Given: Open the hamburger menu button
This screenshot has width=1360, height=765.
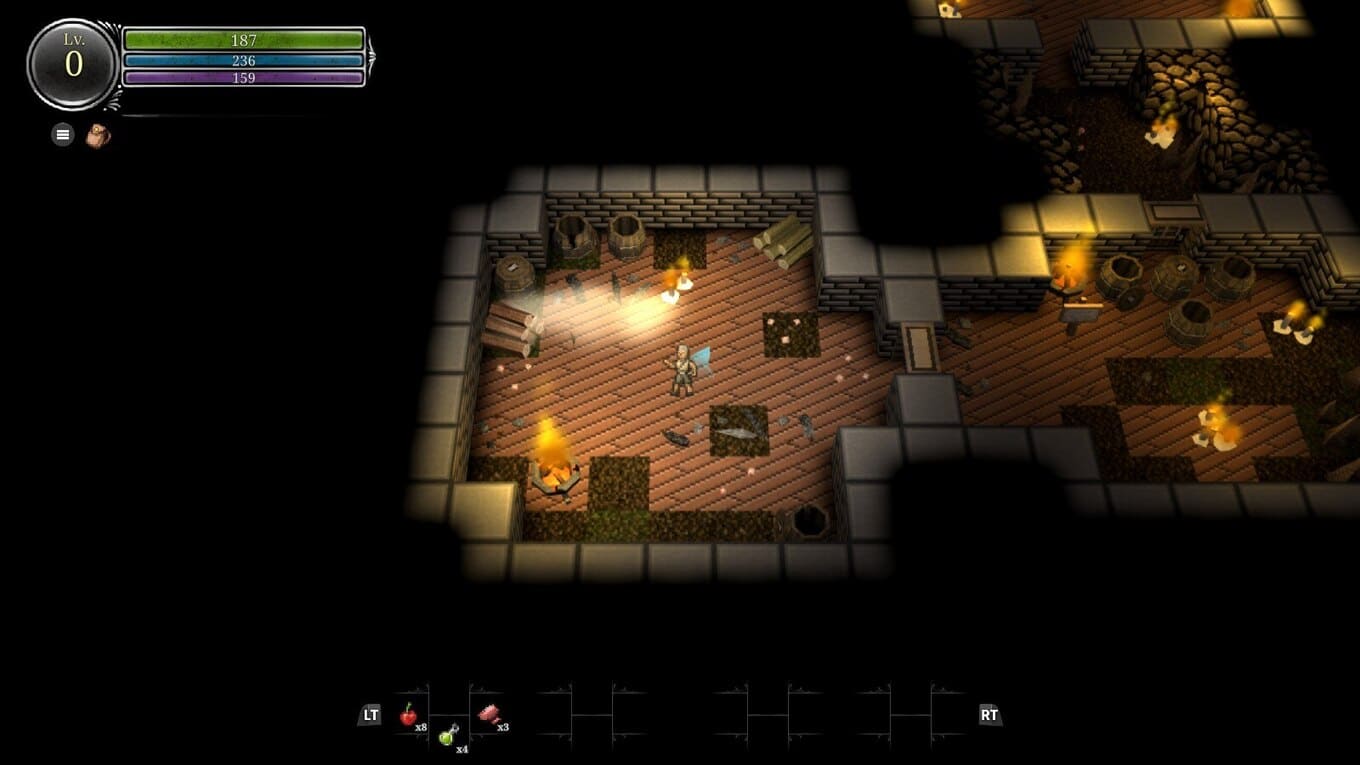Looking at the screenshot, I should [x=63, y=134].
